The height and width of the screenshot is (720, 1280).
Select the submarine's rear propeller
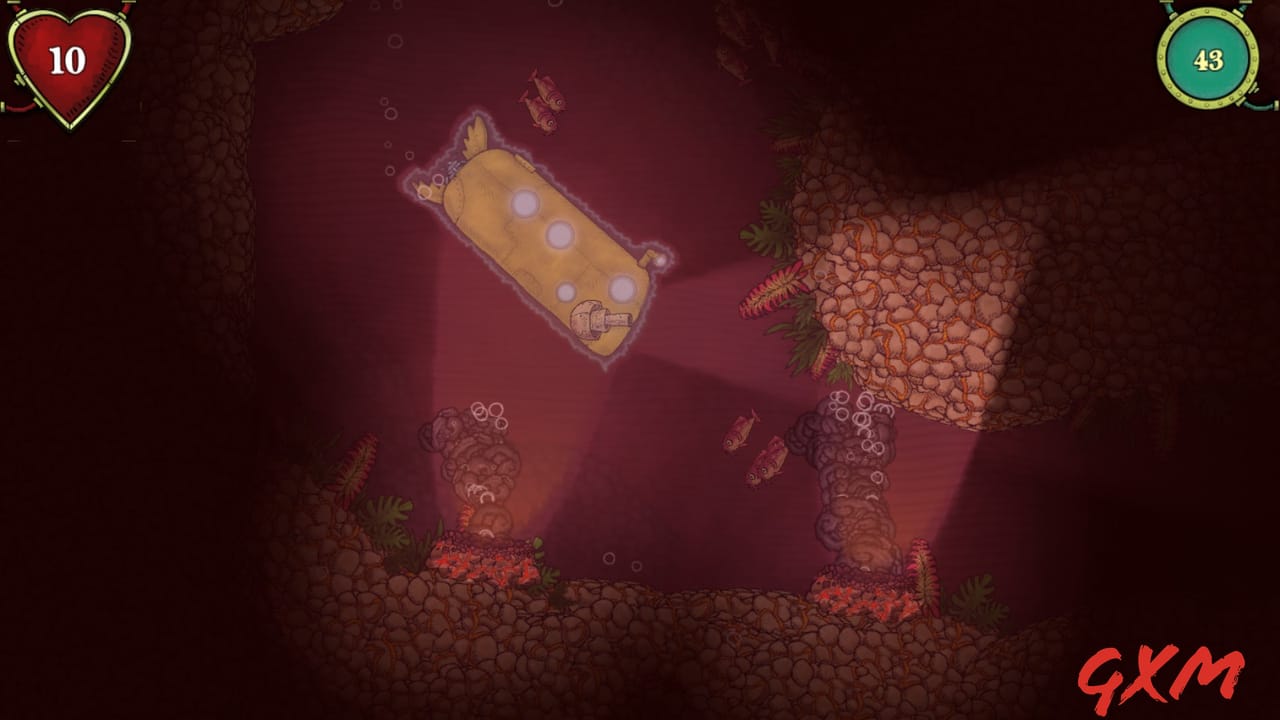coord(430,190)
